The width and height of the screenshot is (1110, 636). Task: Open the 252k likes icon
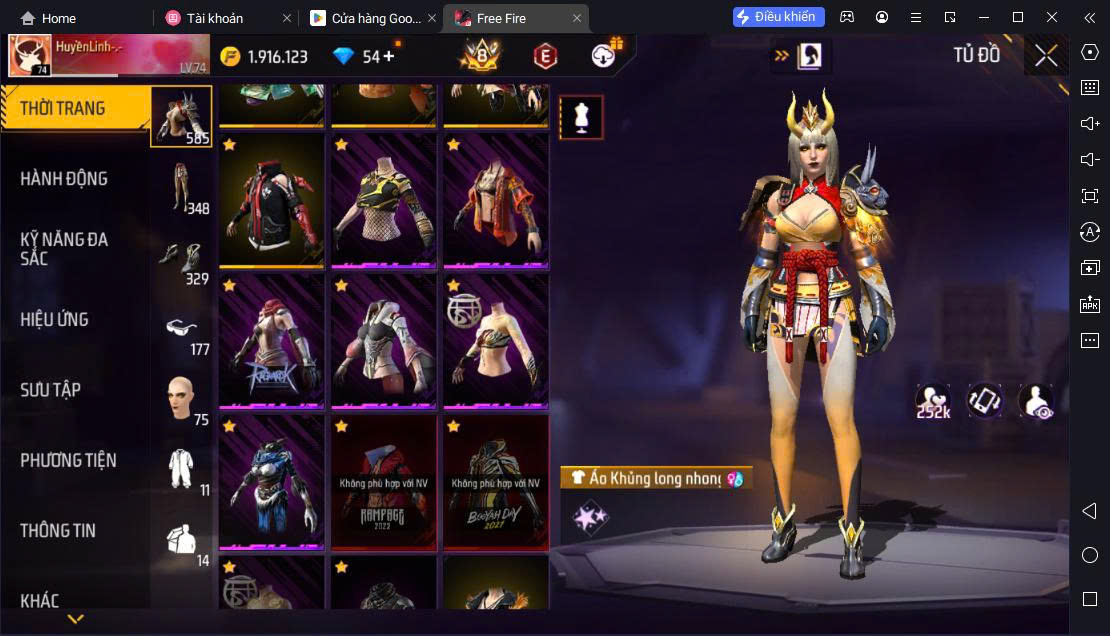pyautogui.click(x=933, y=402)
